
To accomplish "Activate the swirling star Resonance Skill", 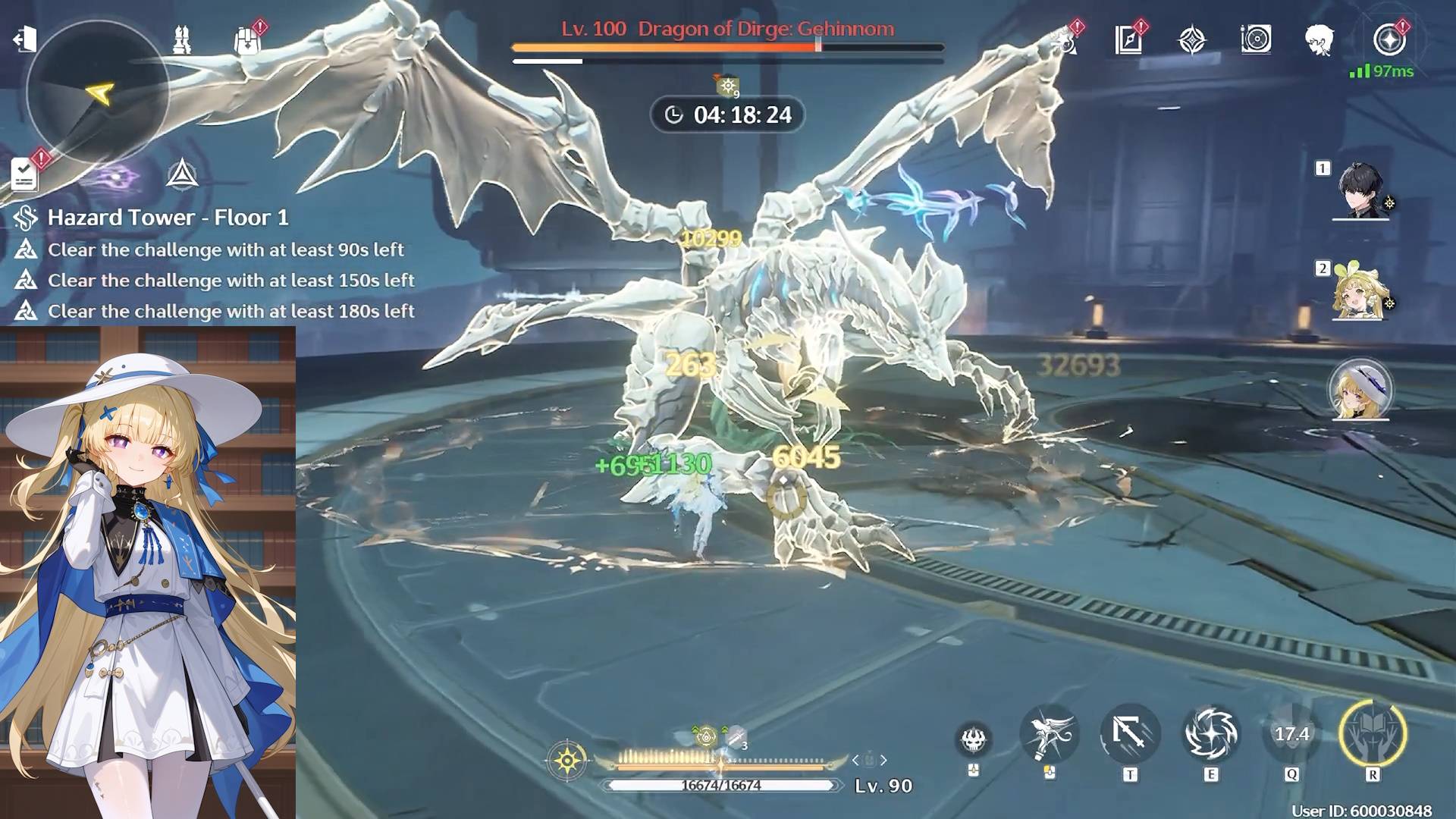I will (x=1211, y=733).
